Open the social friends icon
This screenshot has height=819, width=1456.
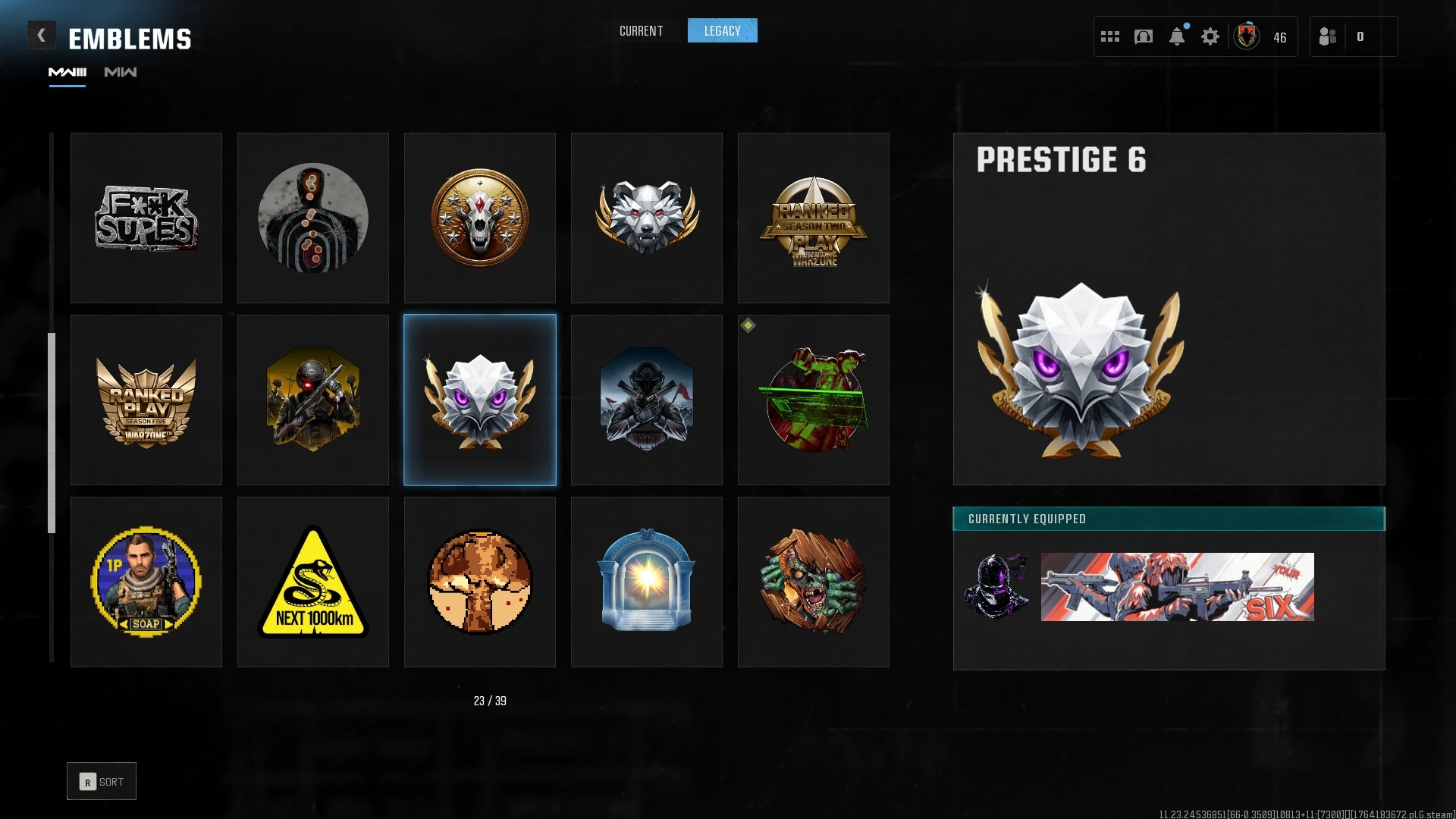[1328, 36]
